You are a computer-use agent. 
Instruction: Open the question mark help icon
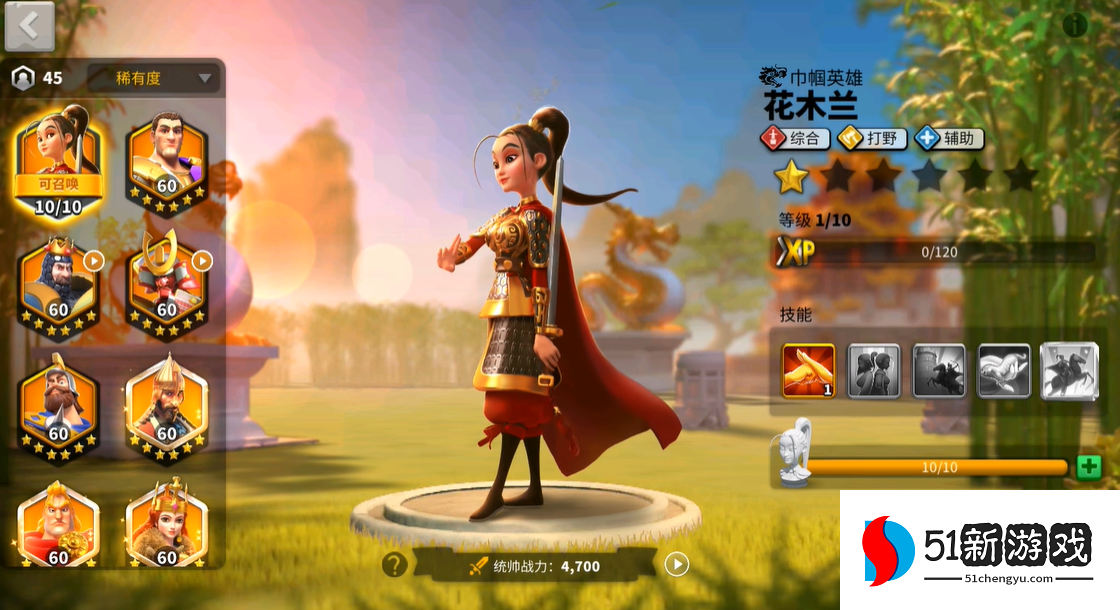(394, 565)
